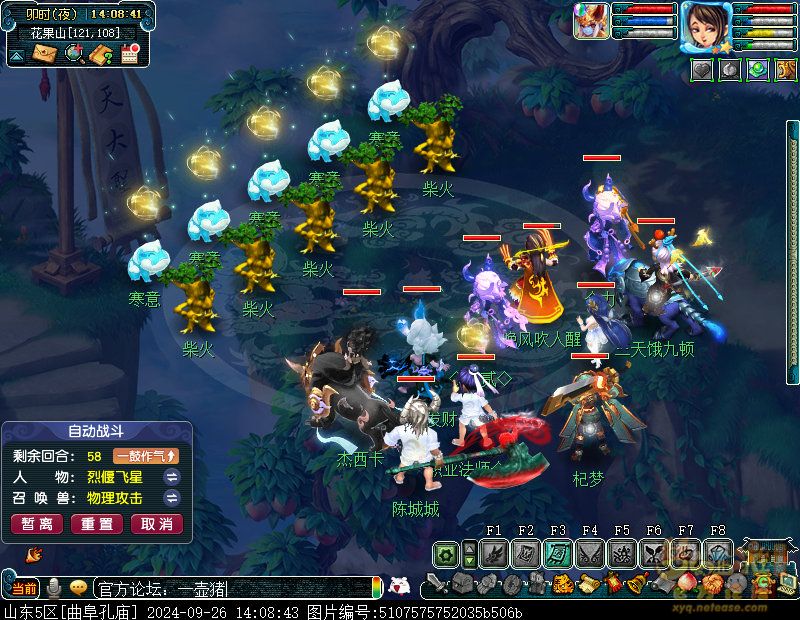This screenshot has width=800, height=620.
Task: Cancel auto-battle with the 取消 button
Action: pos(157,524)
